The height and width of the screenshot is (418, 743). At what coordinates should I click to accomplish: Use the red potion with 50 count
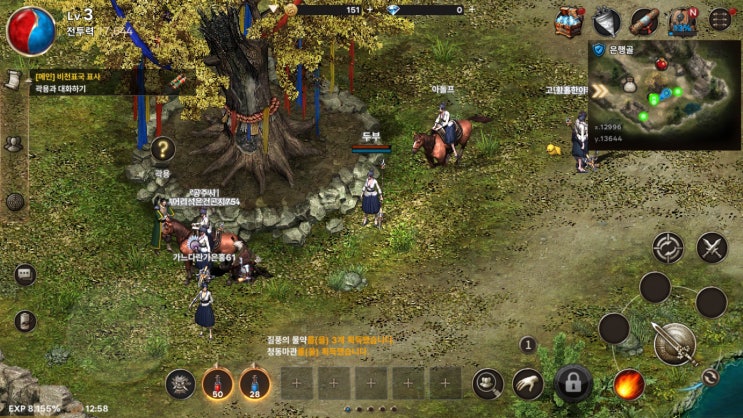click(217, 383)
